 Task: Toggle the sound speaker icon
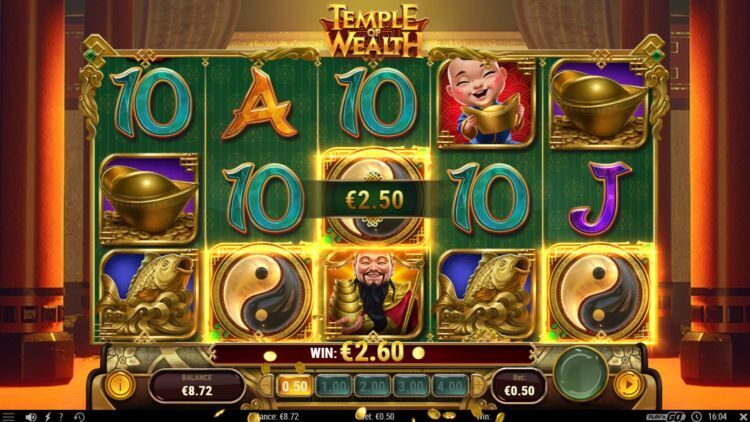pos(32,416)
